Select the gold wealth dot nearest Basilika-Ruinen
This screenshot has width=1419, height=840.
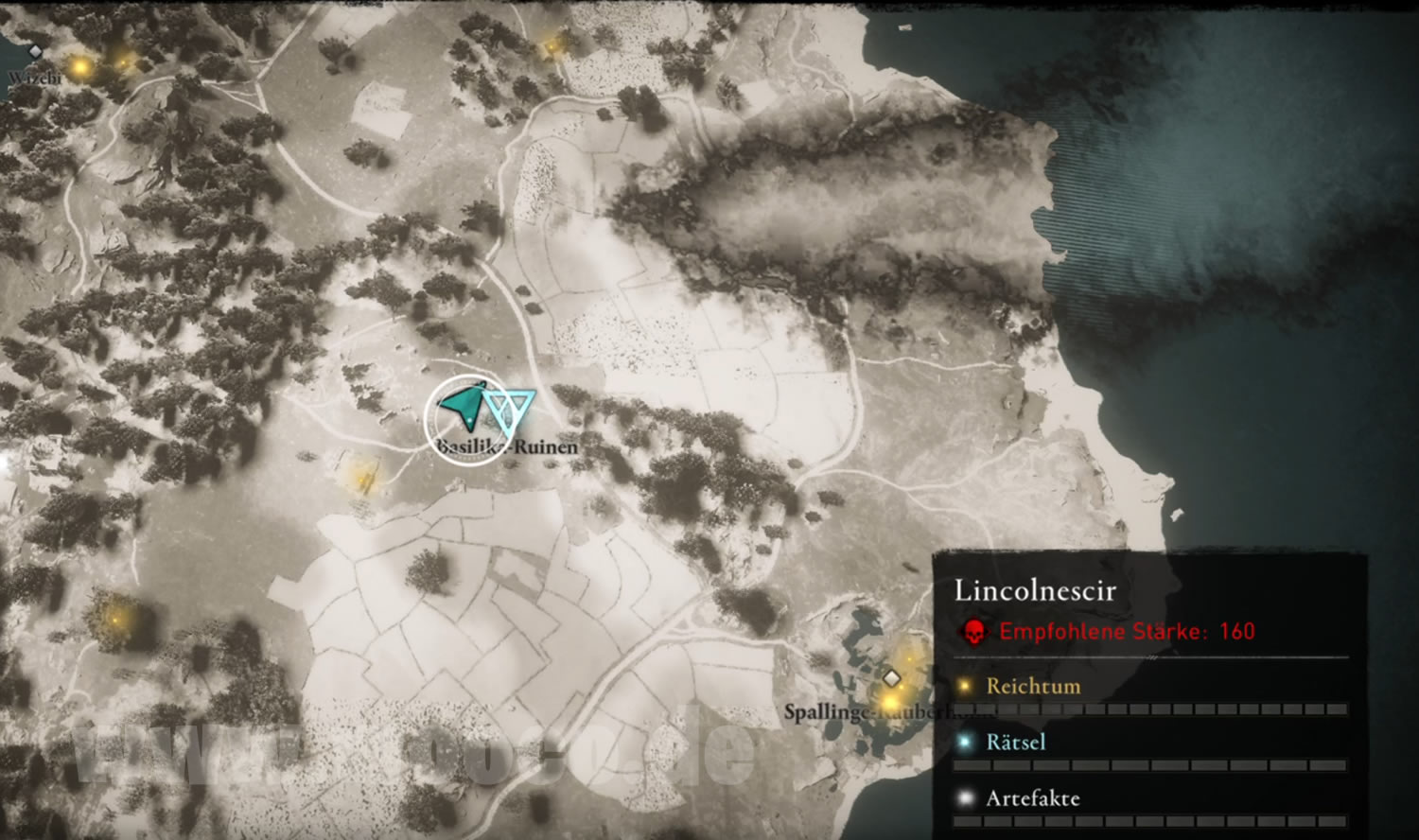[x=362, y=477]
